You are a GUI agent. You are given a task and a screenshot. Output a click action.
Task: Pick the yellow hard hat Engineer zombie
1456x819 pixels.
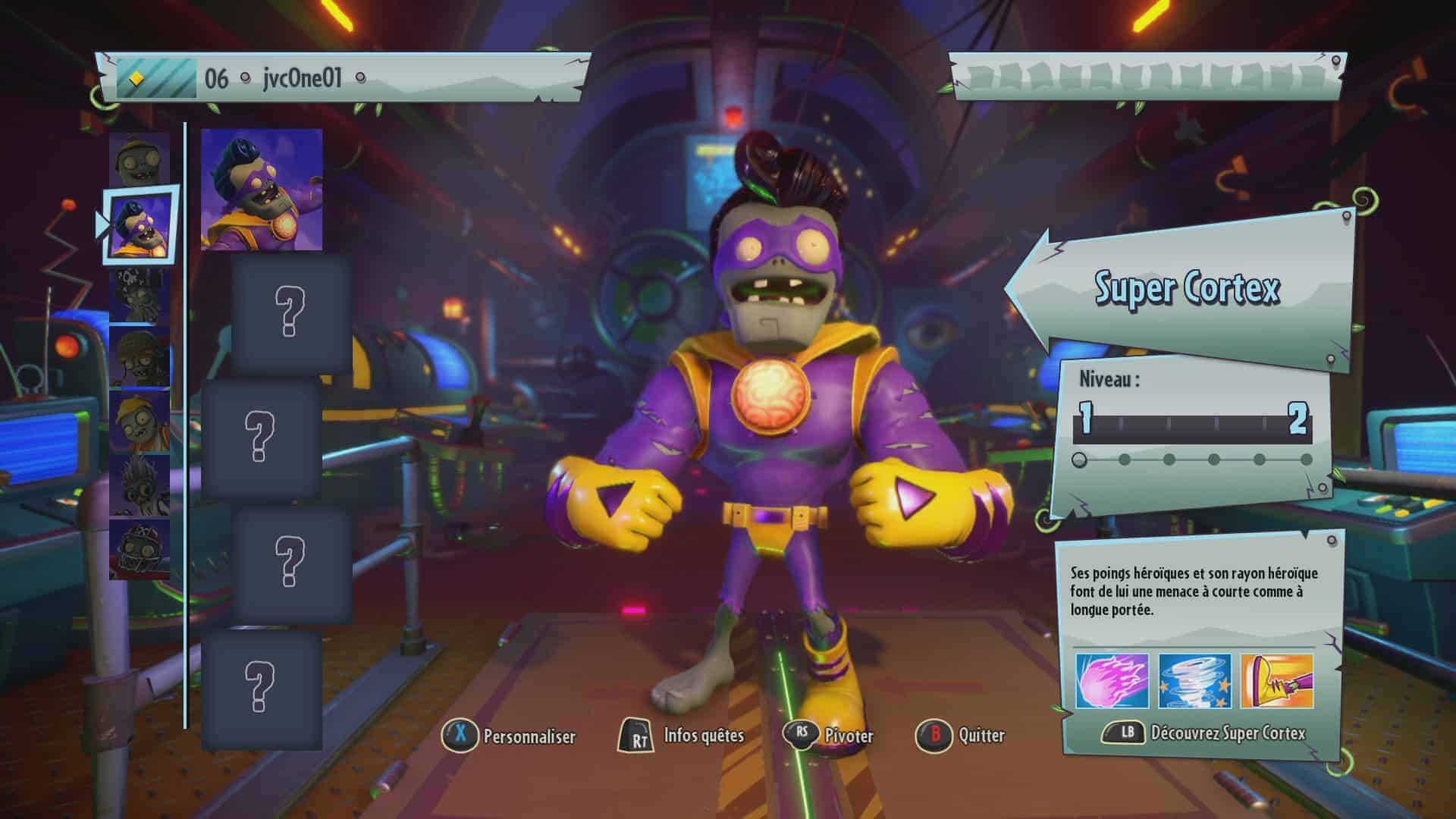pyautogui.click(x=139, y=422)
